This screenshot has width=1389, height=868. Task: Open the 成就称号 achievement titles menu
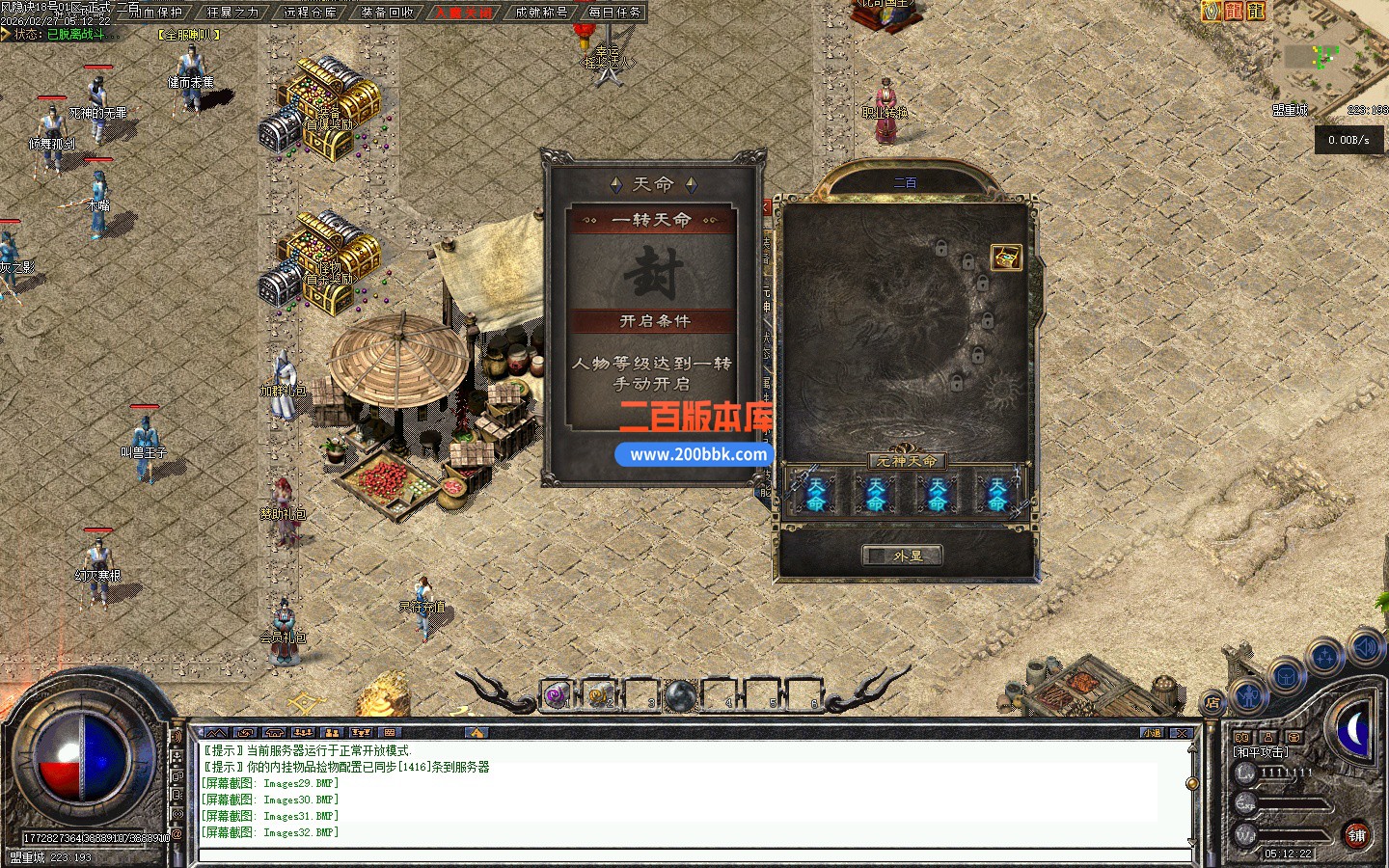tap(541, 13)
